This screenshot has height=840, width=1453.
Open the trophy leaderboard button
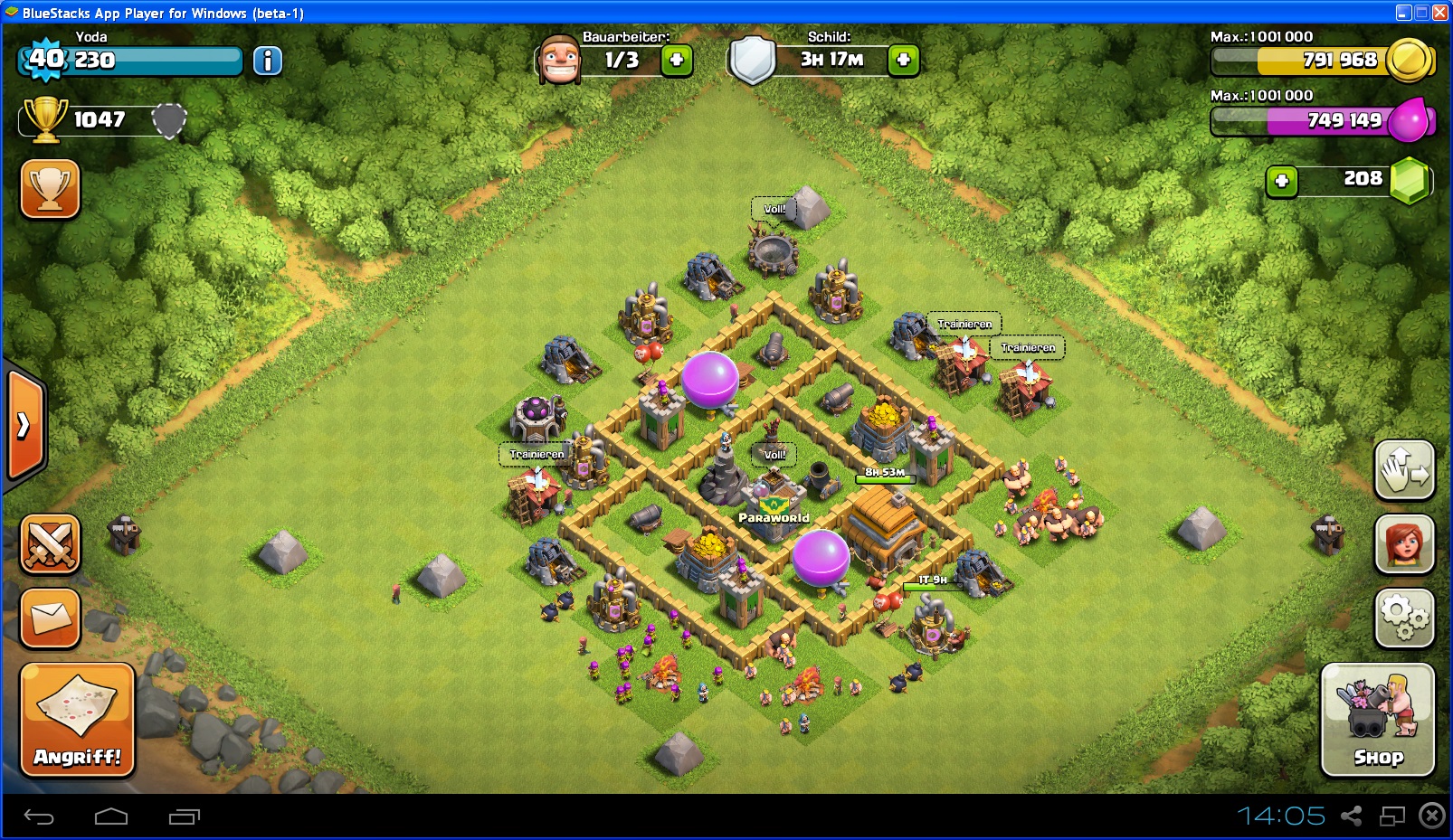[x=51, y=189]
